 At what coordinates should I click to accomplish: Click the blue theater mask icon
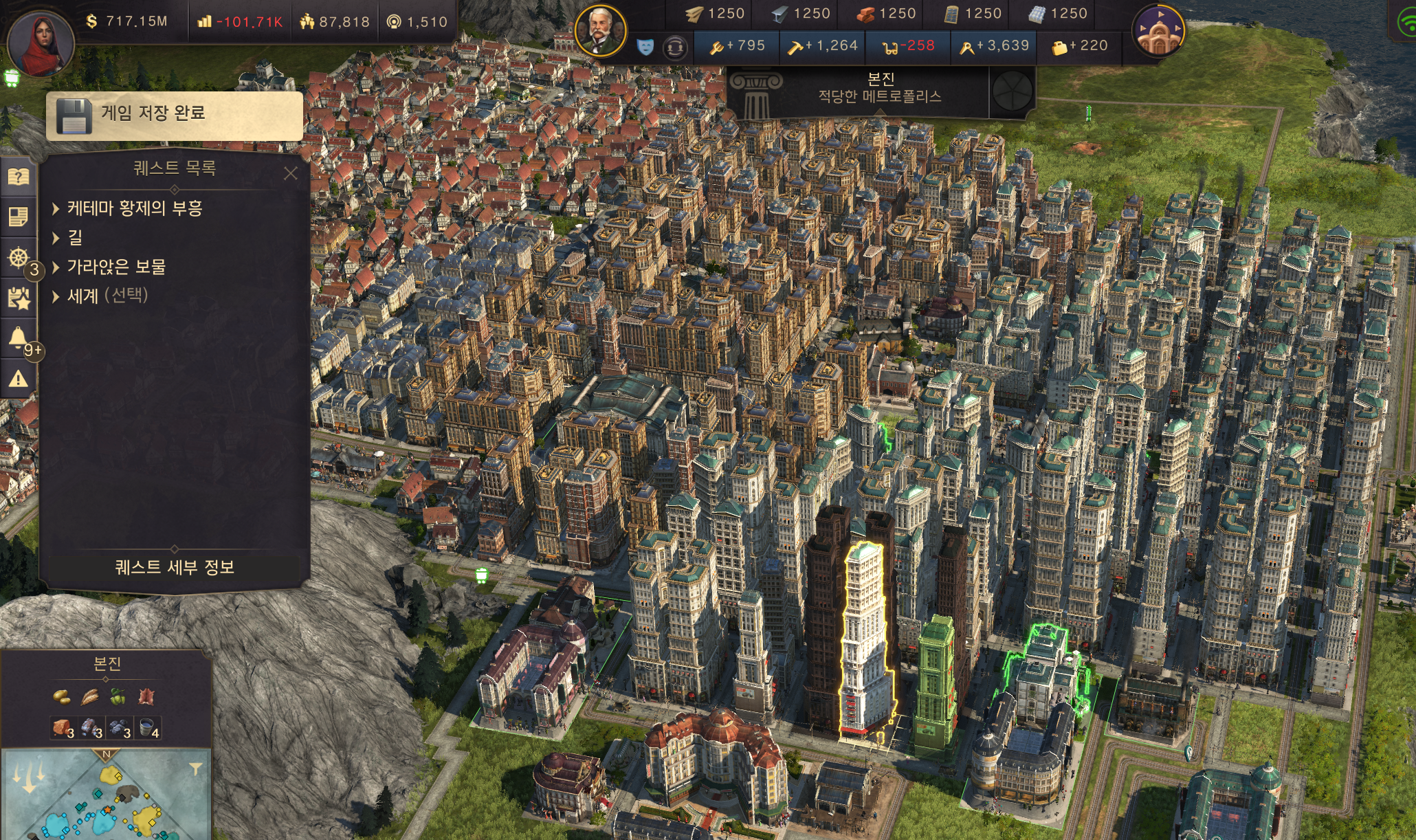coord(645,47)
